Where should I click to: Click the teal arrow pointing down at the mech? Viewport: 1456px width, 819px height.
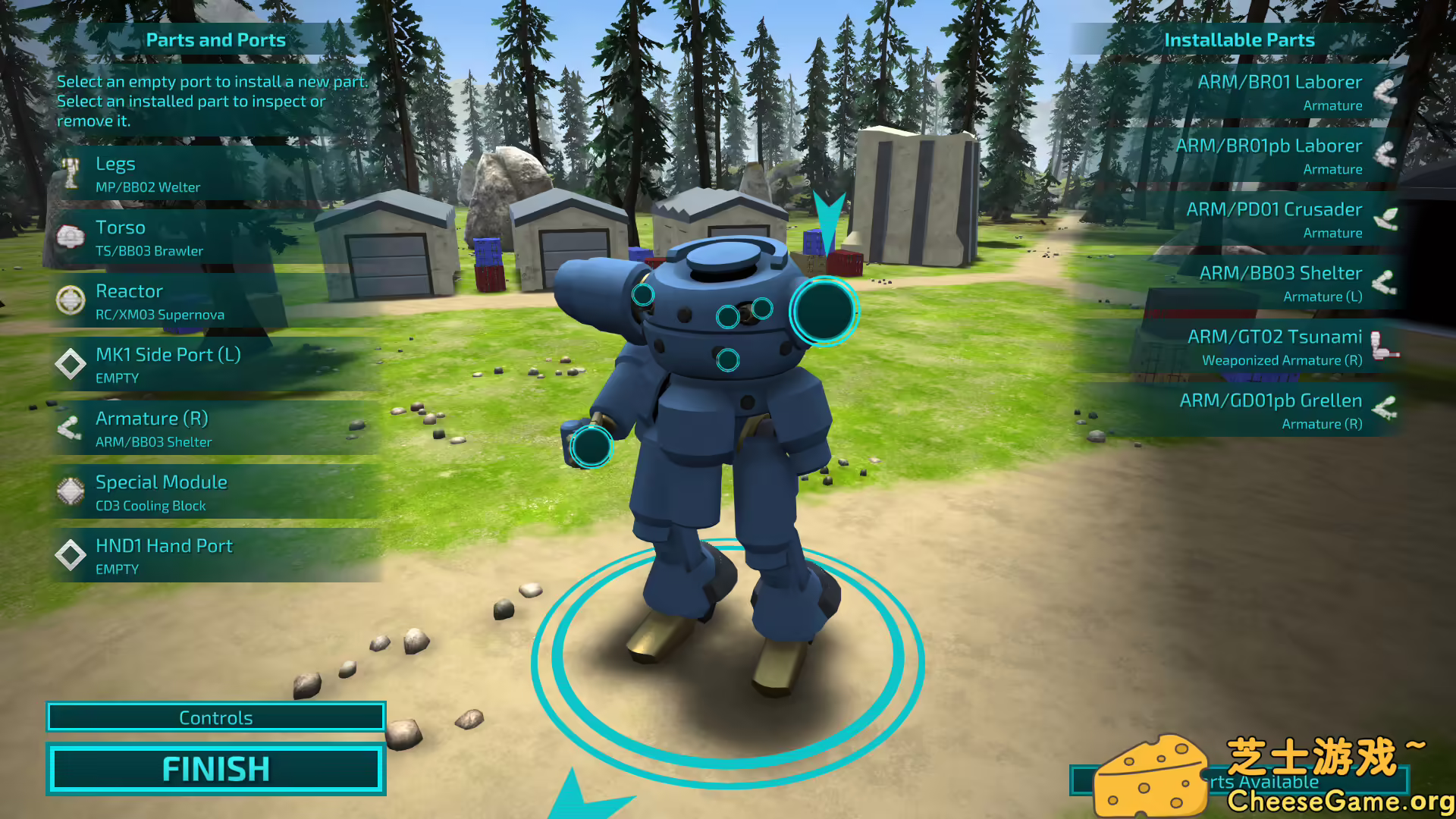(830, 220)
